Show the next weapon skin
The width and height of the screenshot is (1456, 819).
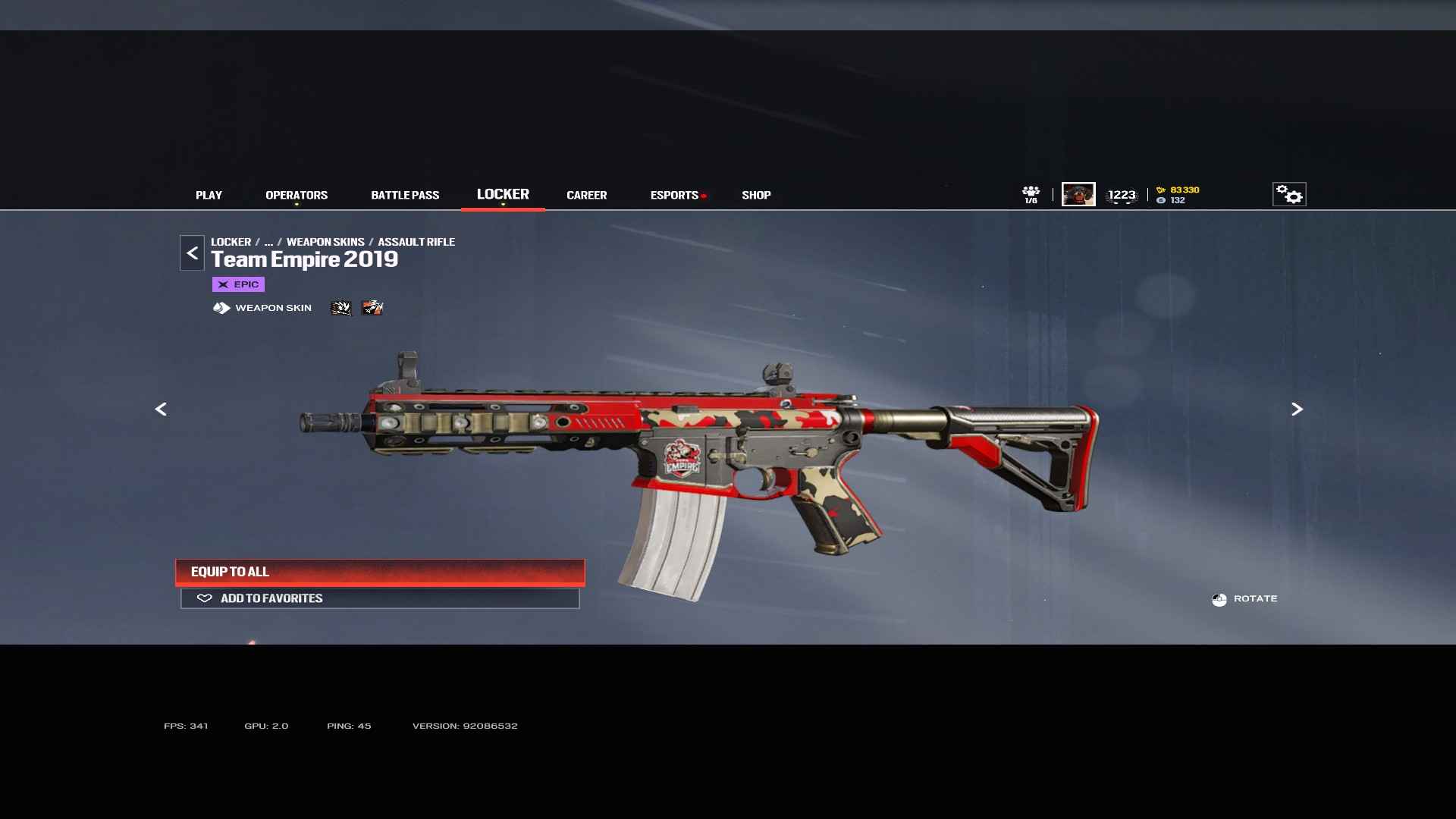click(x=1297, y=409)
